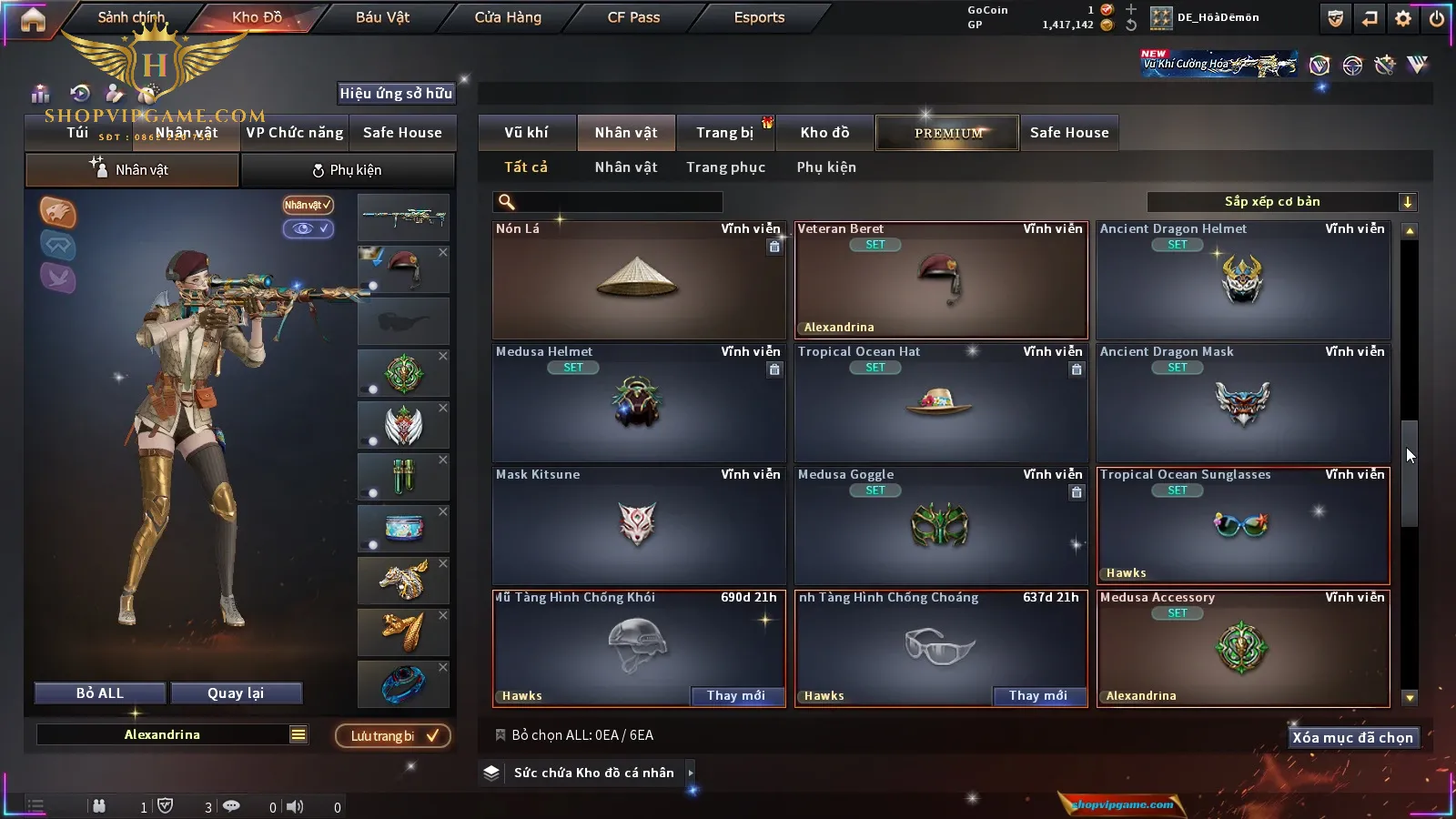The image size is (1456, 819).
Task: Choose the Ancient Dragon Helmet item
Action: [1243, 280]
